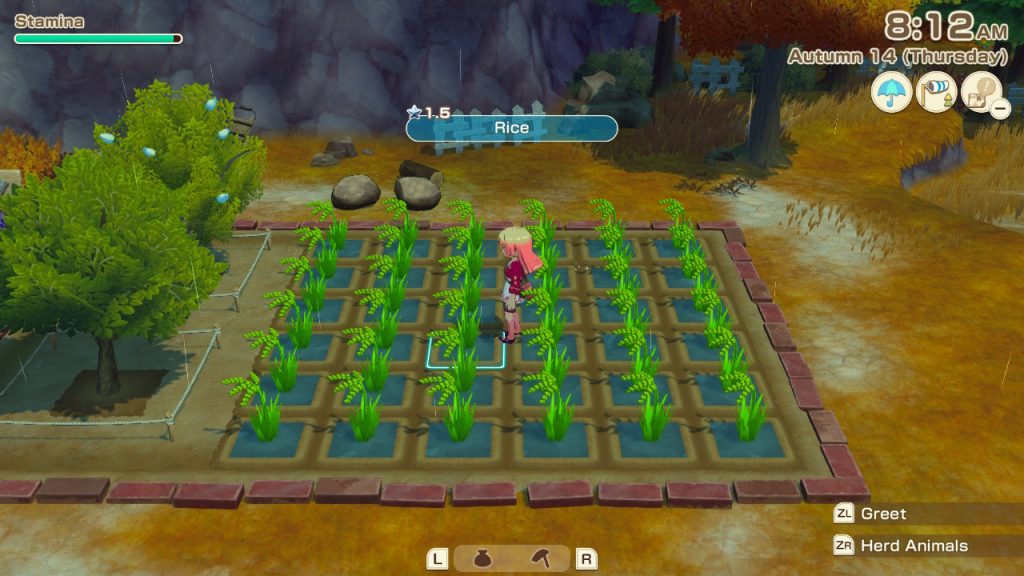The width and height of the screenshot is (1024, 576).
Task: Click the Rice crop name label
Action: (511, 128)
